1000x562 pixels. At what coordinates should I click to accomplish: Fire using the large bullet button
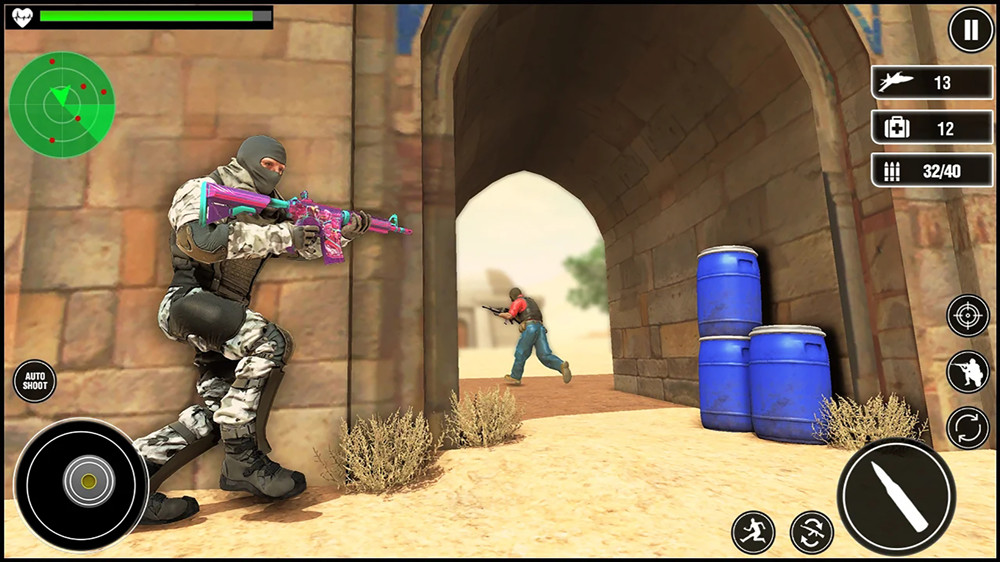coord(896,497)
